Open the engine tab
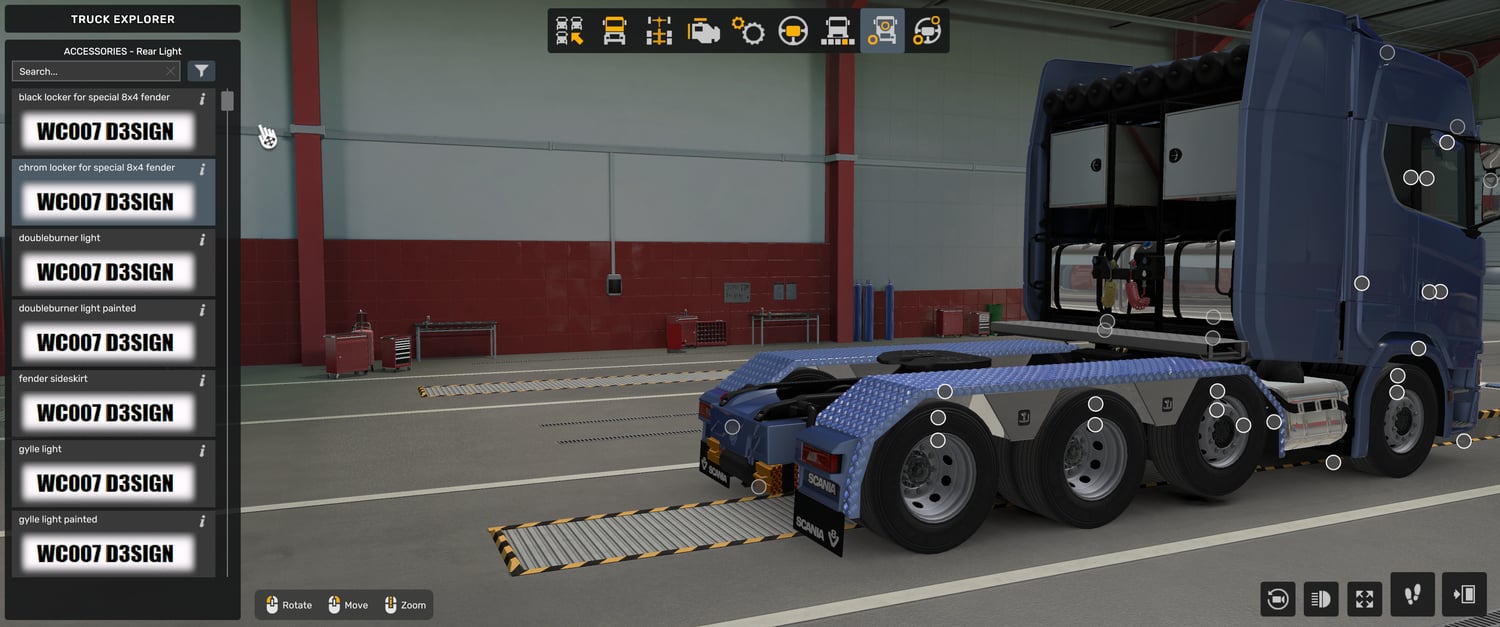This screenshot has width=1500, height=627. 704,31
